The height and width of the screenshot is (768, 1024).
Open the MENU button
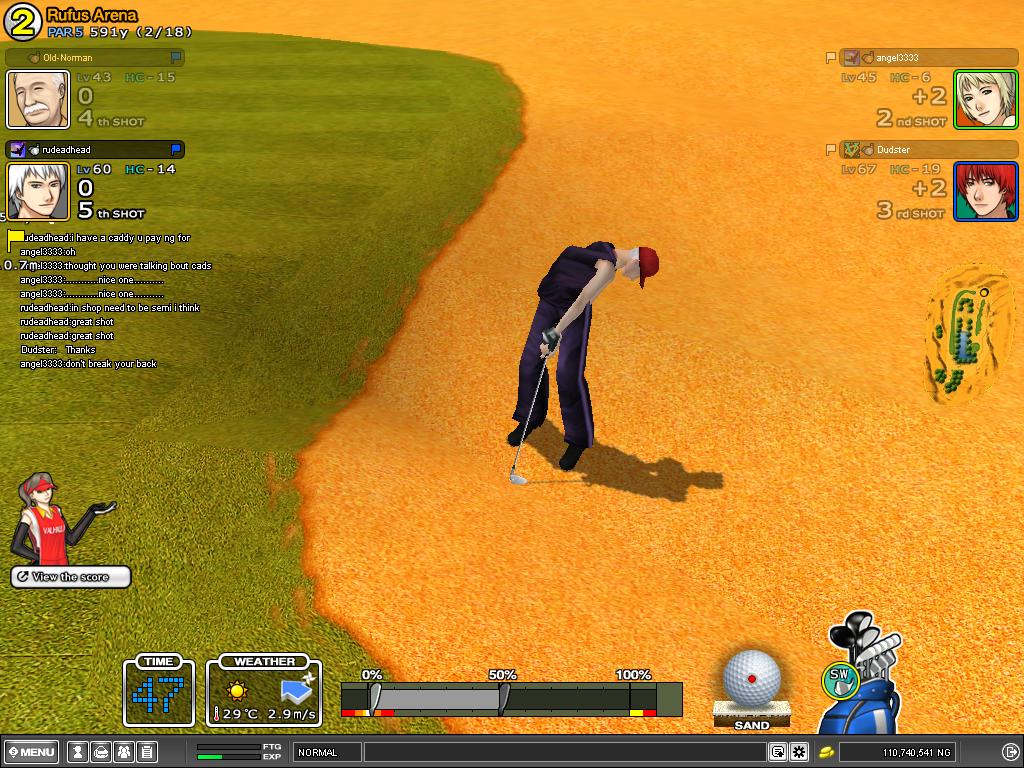pyautogui.click(x=32, y=752)
